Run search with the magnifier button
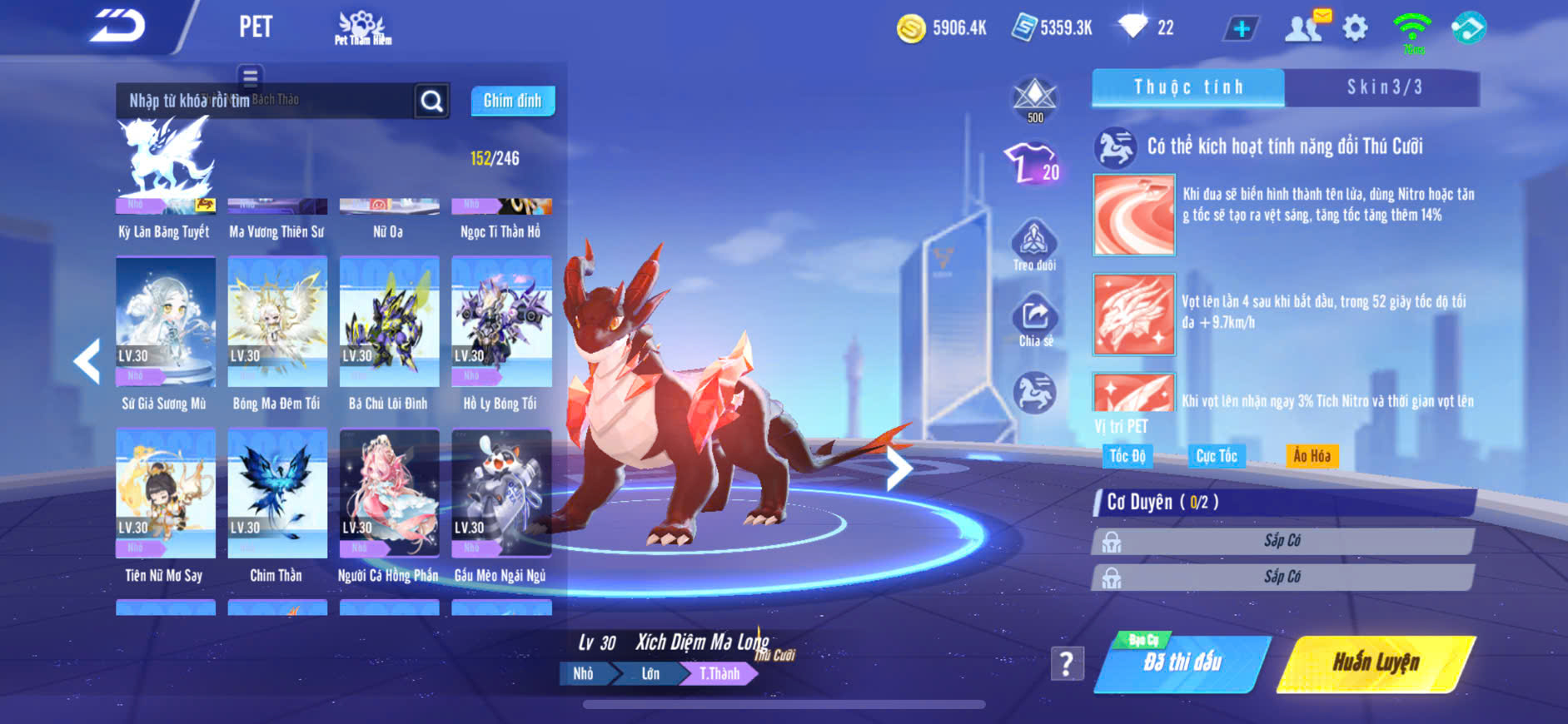1568x724 pixels. click(x=431, y=102)
